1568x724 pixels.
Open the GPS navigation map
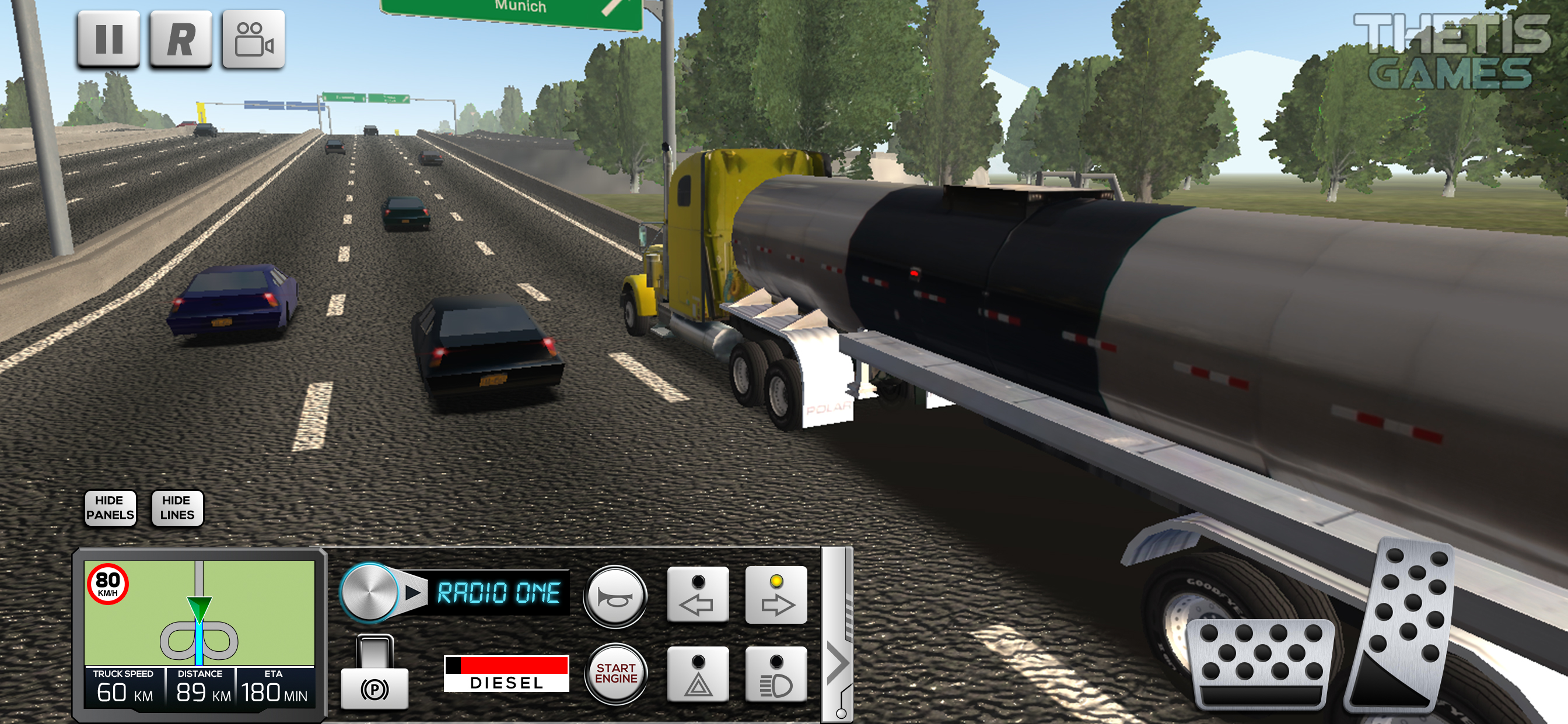(x=199, y=613)
